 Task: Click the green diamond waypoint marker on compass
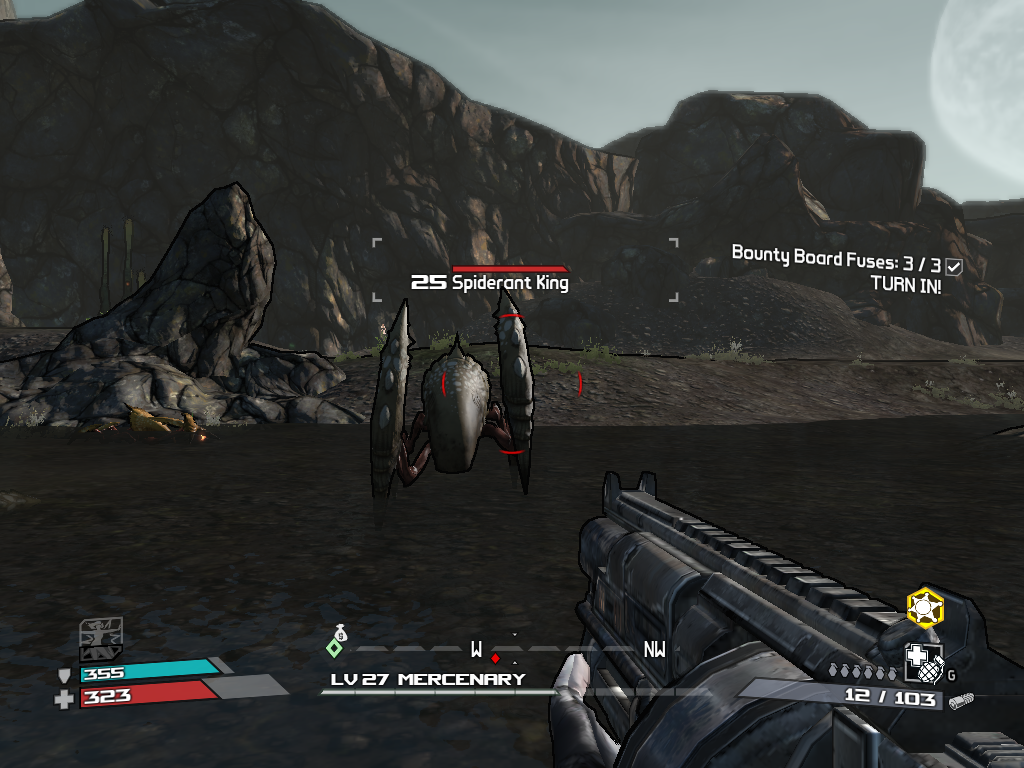point(335,648)
